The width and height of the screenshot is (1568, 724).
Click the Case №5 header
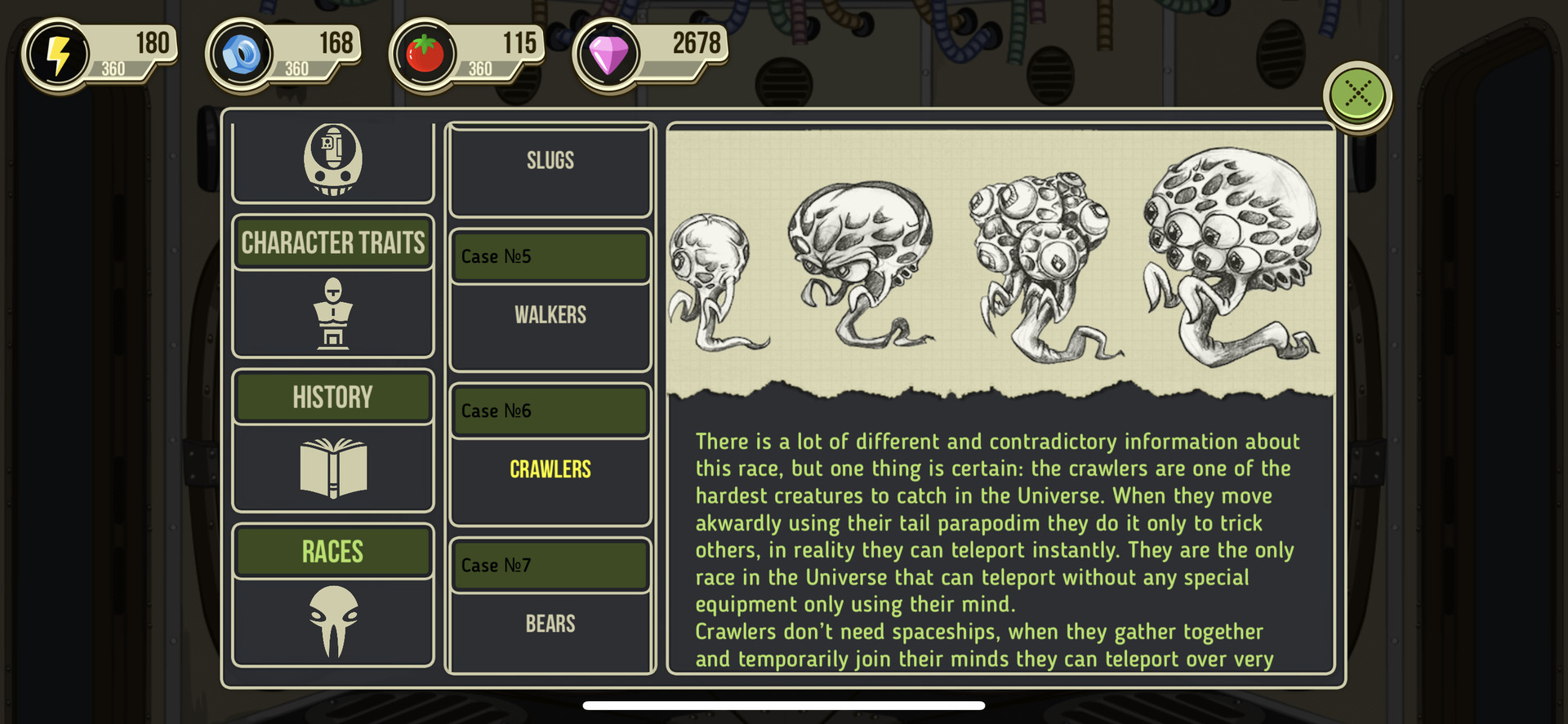(550, 256)
